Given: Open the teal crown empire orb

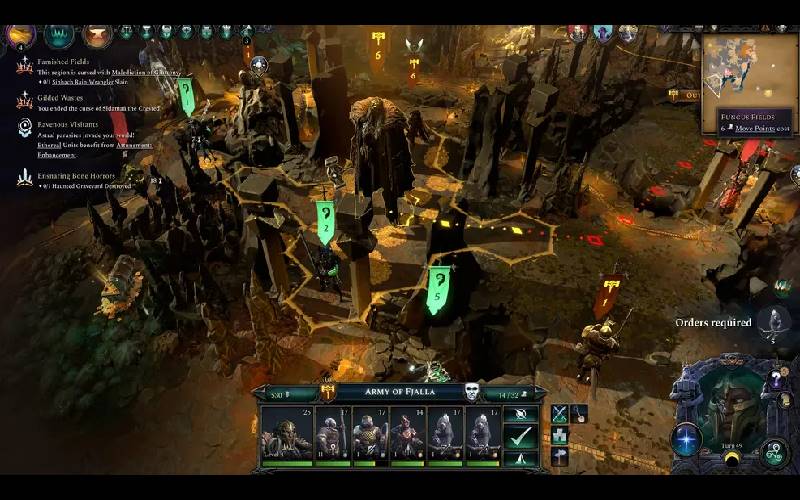Looking at the screenshot, I should point(59,36).
